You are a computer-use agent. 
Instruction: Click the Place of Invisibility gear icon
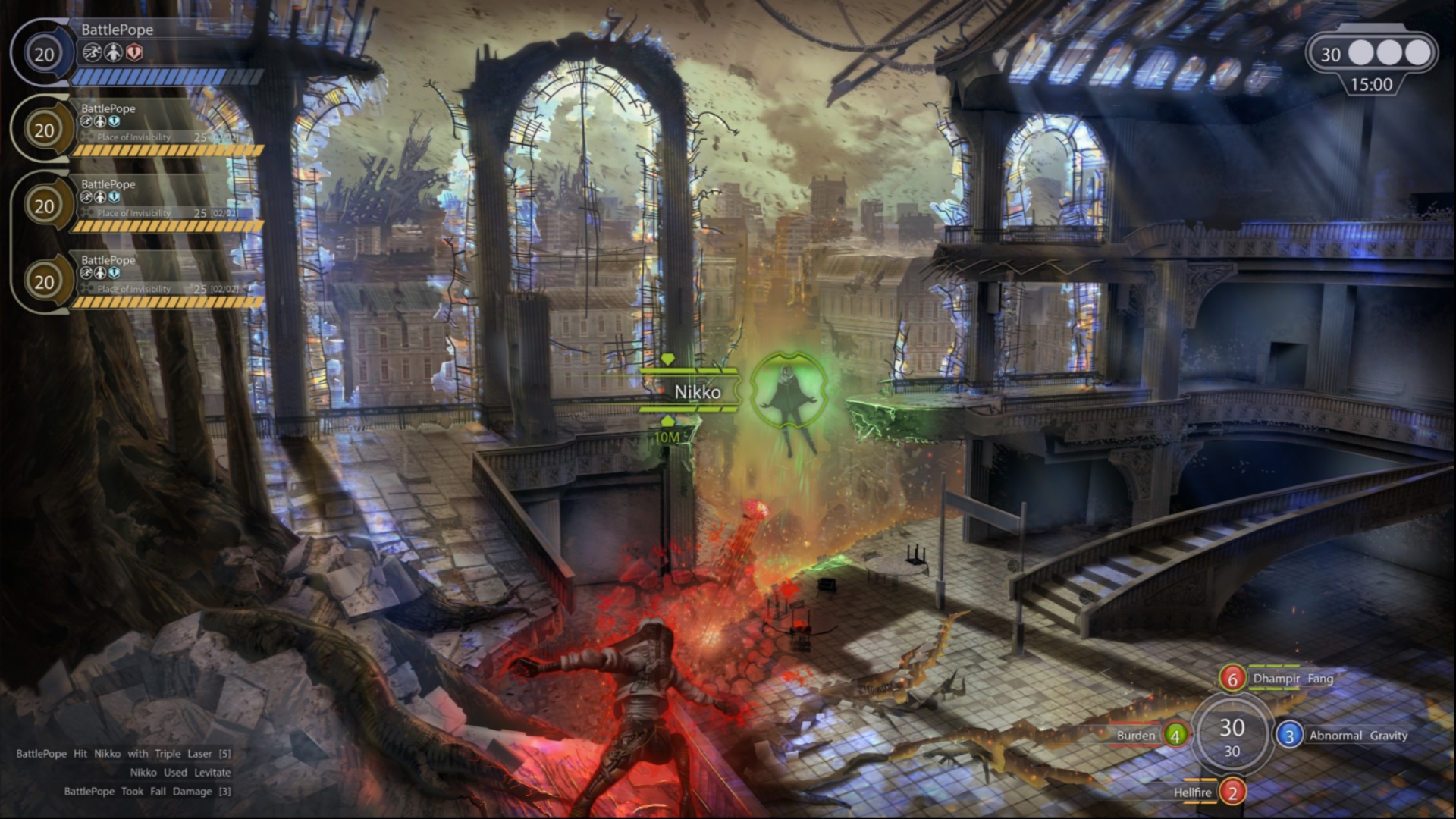click(x=86, y=138)
